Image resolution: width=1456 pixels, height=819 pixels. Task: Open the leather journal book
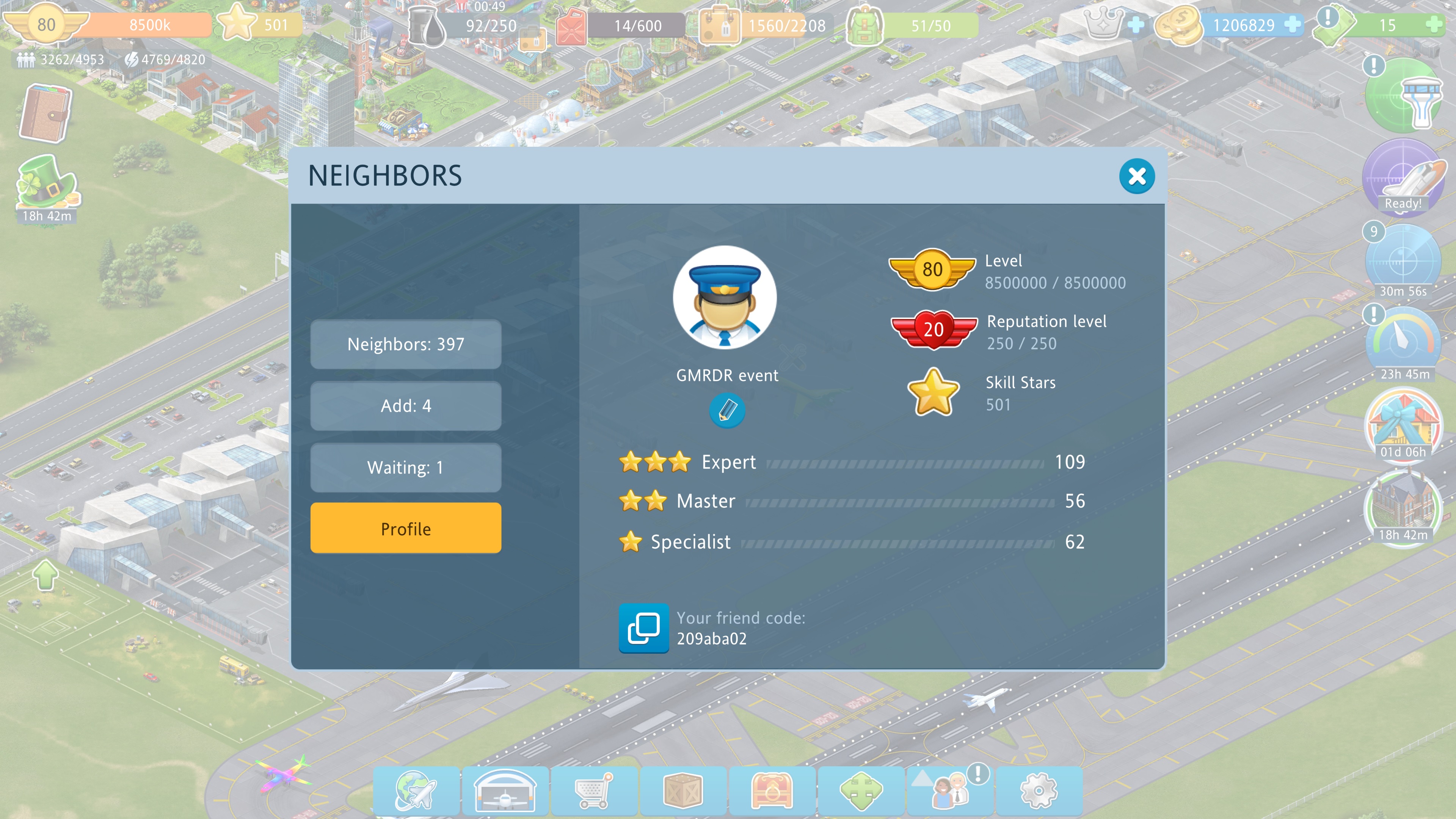(45, 113)
